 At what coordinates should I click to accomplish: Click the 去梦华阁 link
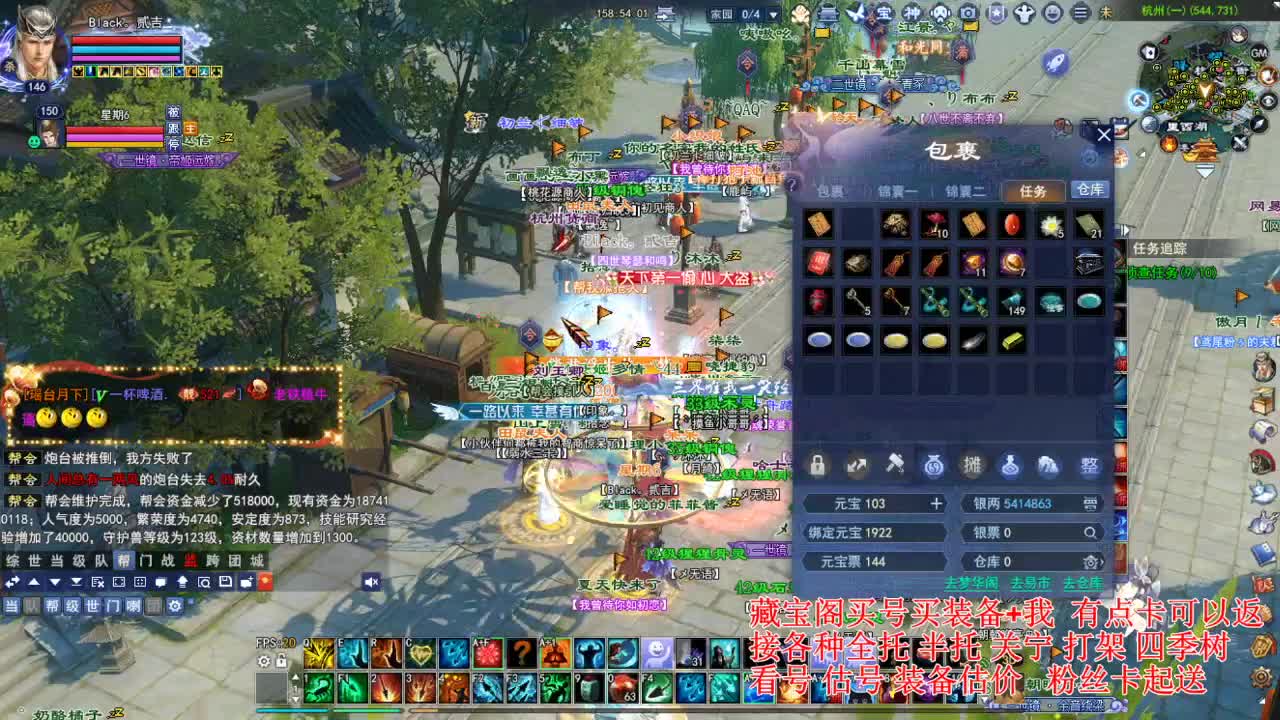pyautogui.click(x=974, y=582)
